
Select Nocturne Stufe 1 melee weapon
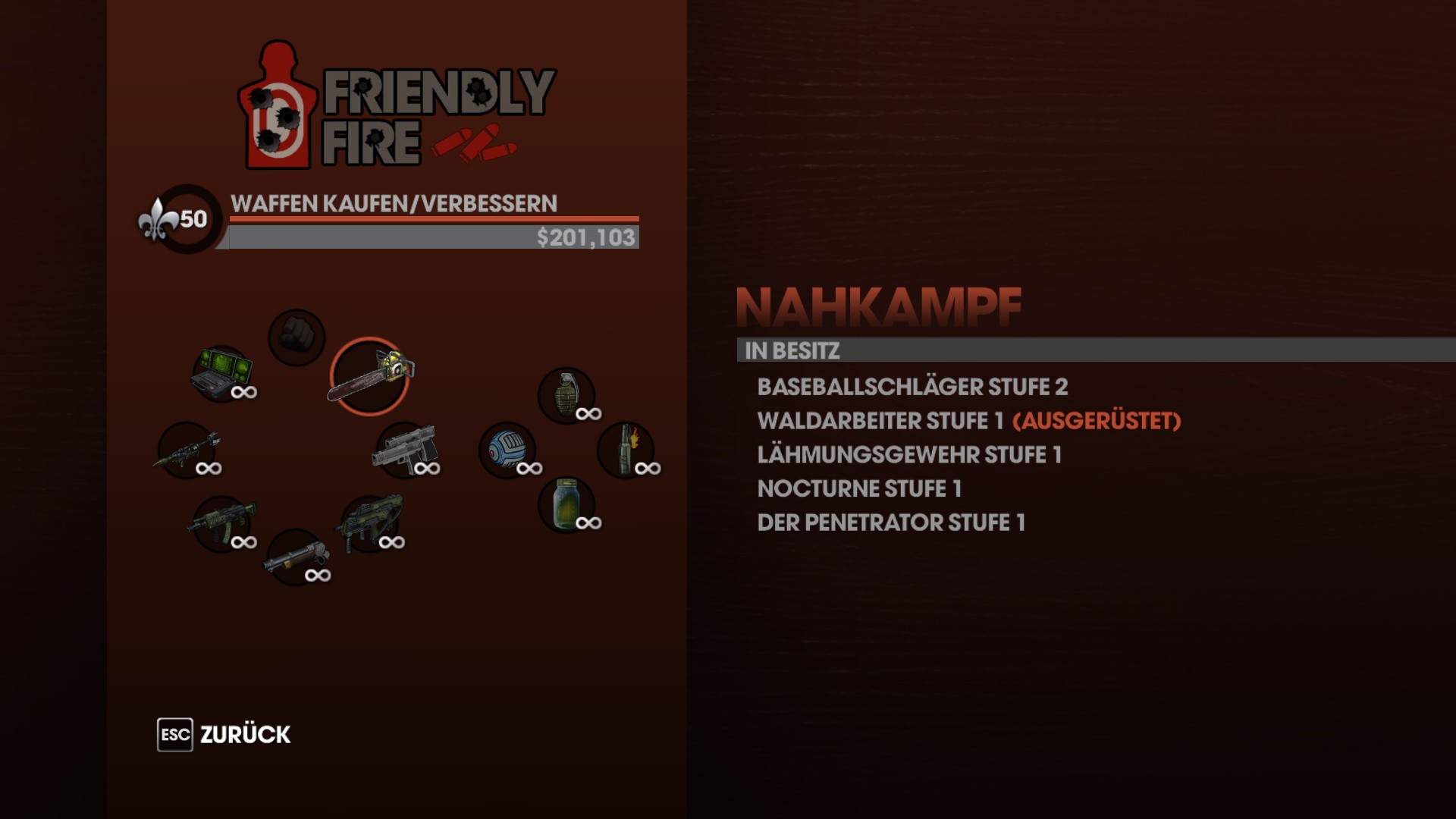(858, 489)
